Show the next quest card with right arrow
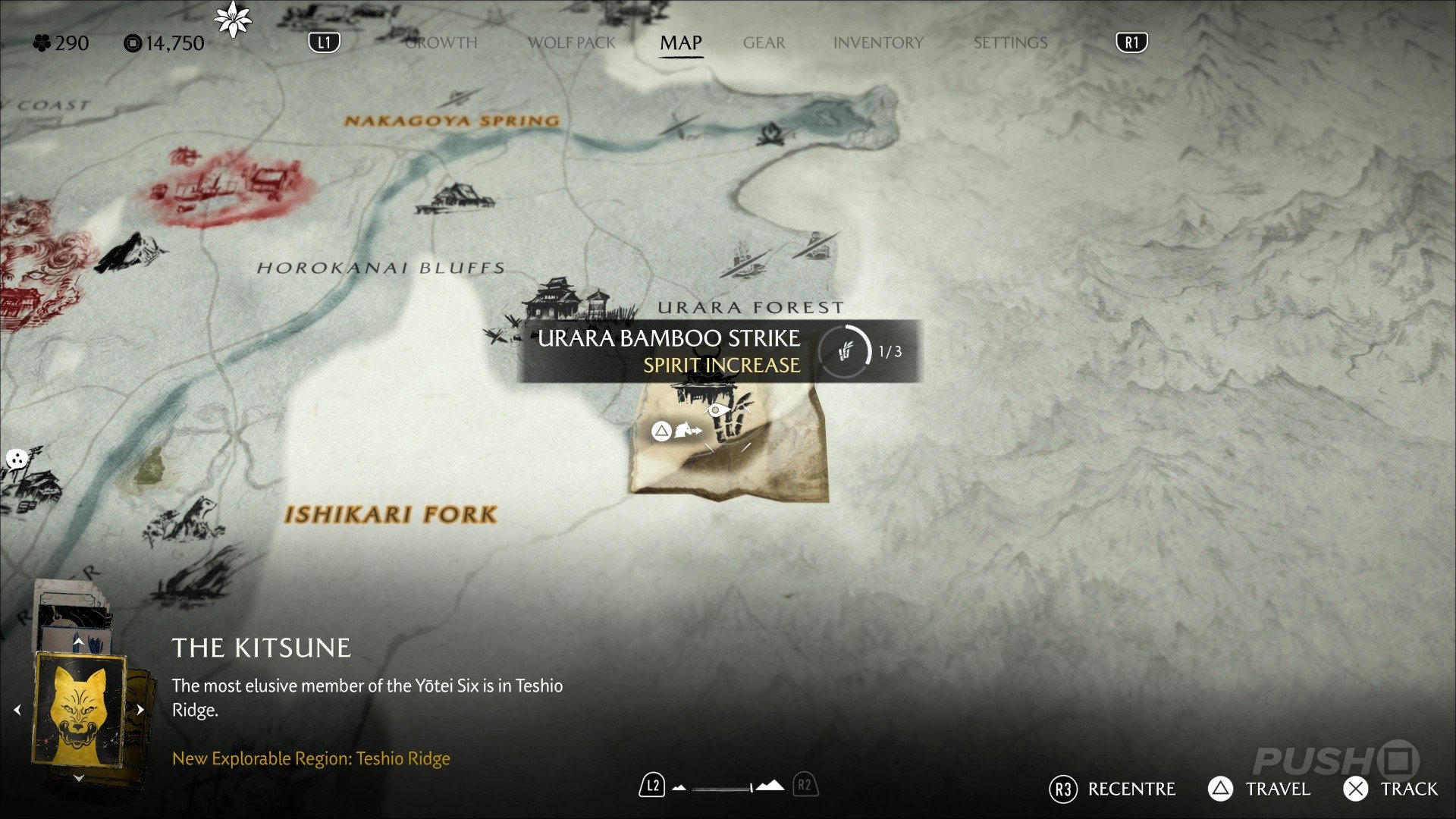 coord(140,710)
